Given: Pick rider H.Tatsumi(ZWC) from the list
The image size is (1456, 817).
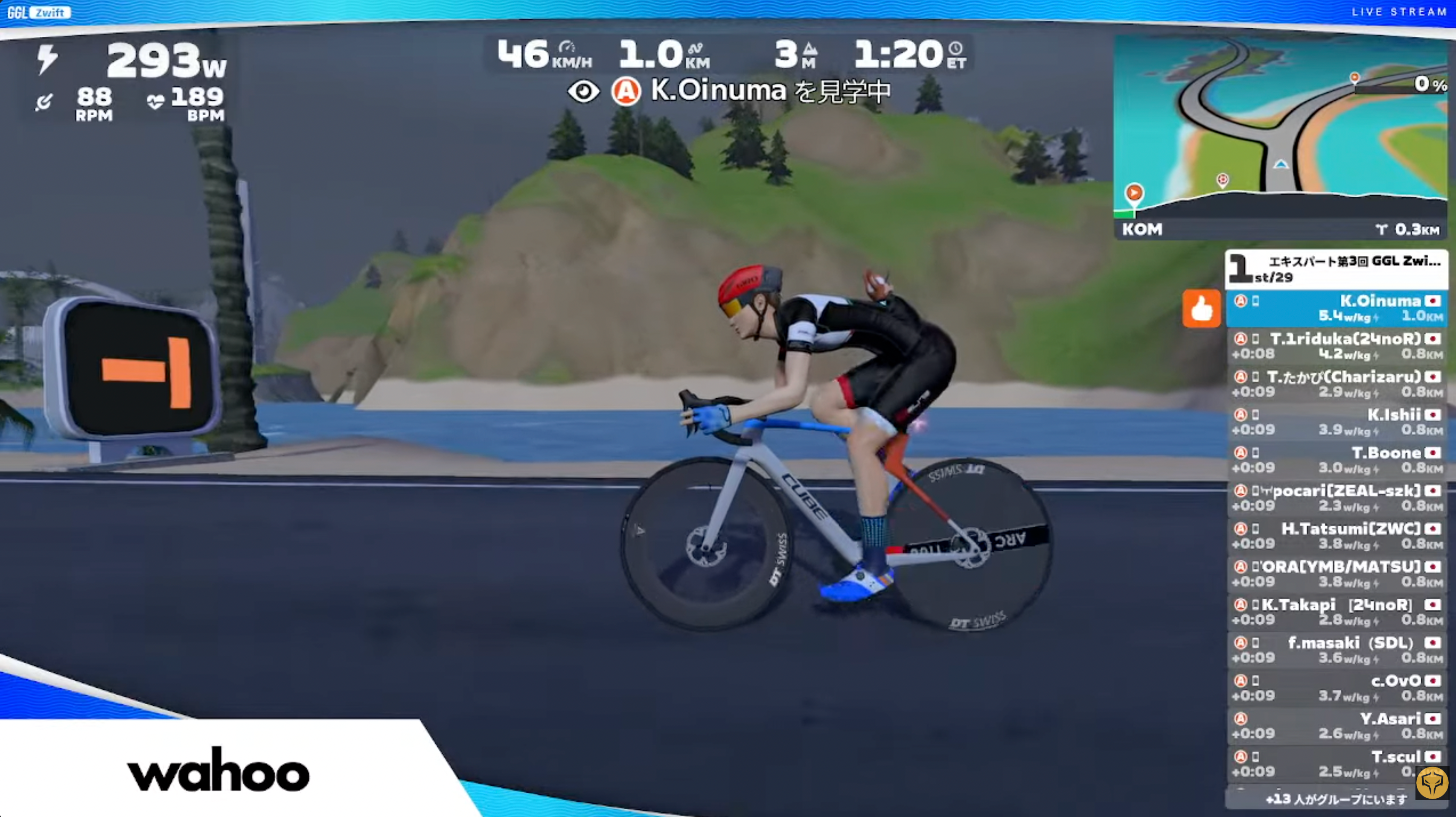Looking at the screenshot, I should (x=1336, y=535).
